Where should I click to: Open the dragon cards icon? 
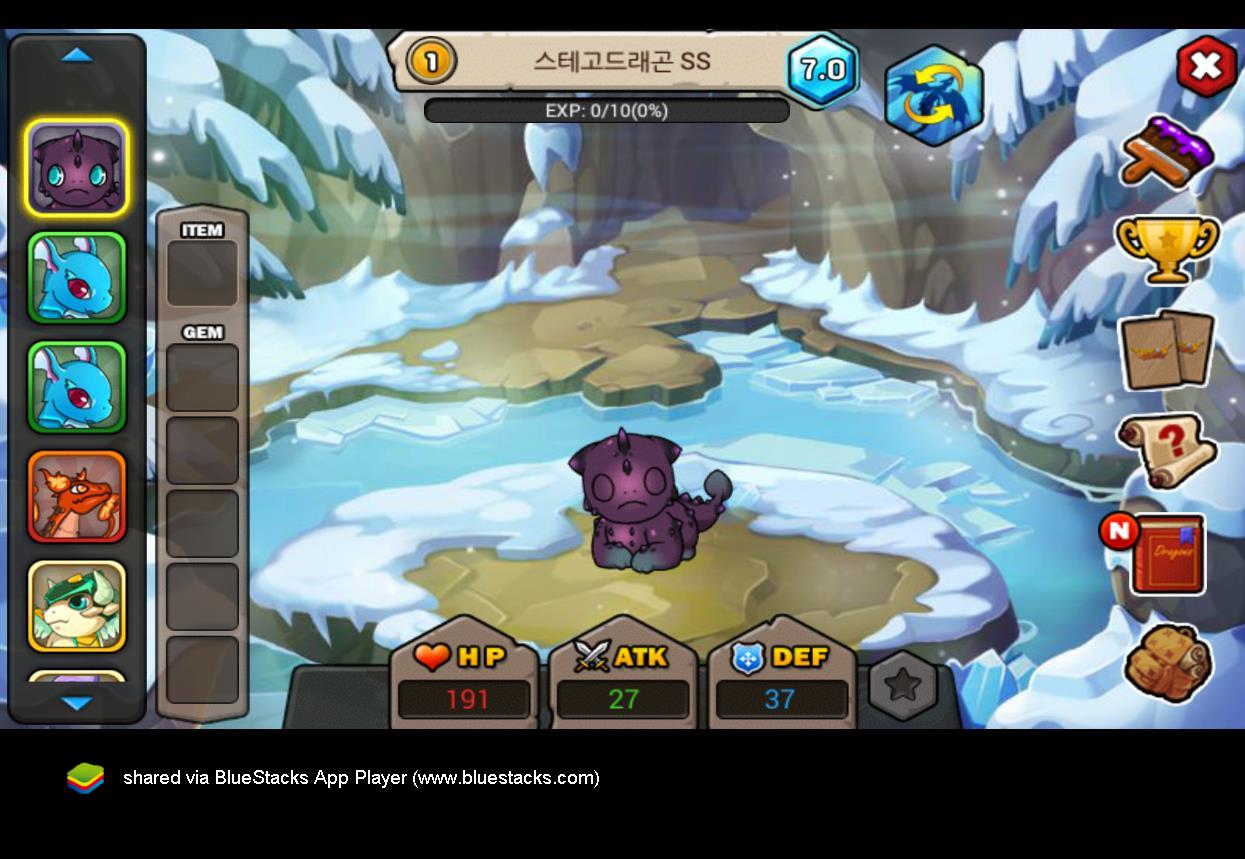click(x=1167, y=350)
